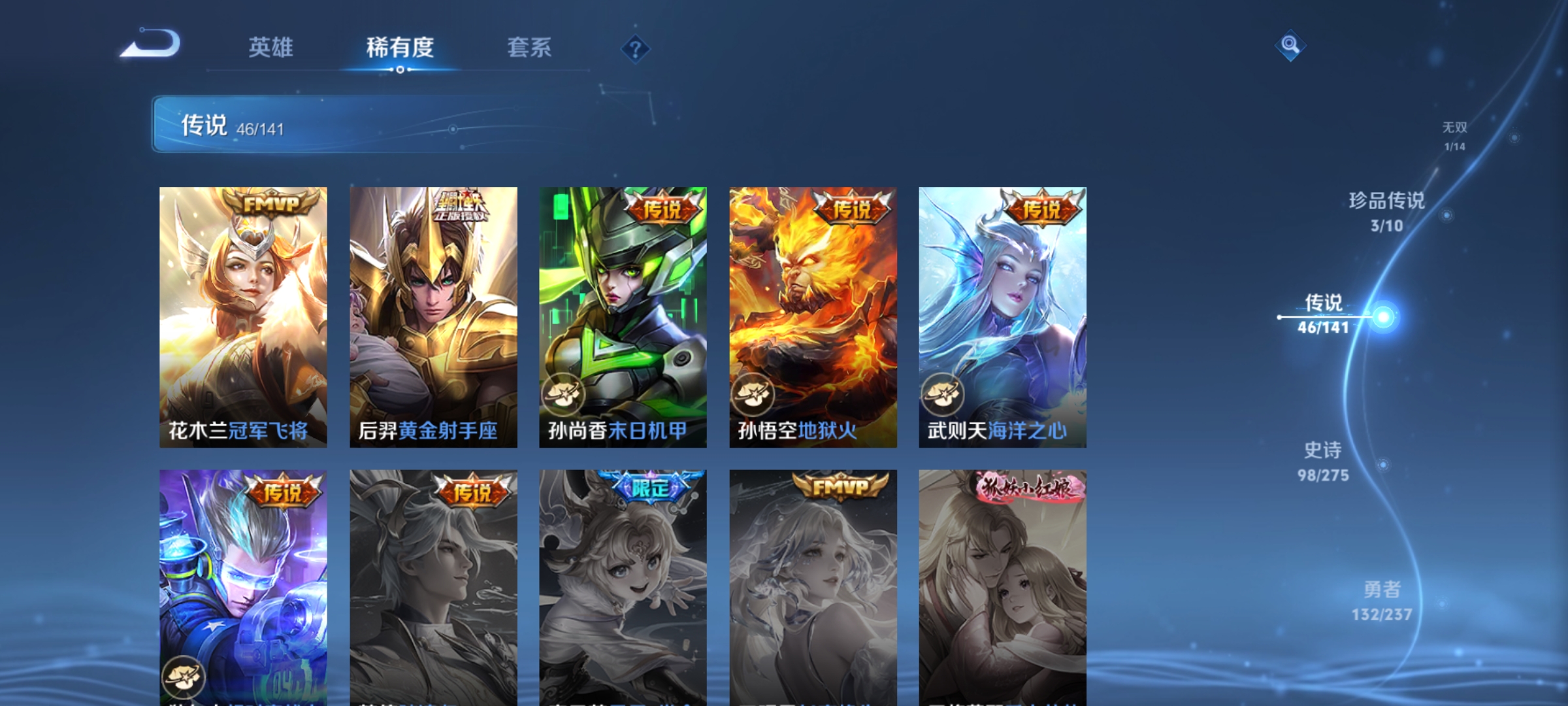Click the star-element icon on 孙悟空 card
Image resolution: width=1568 pixels, height=706 pixels.
752,393
